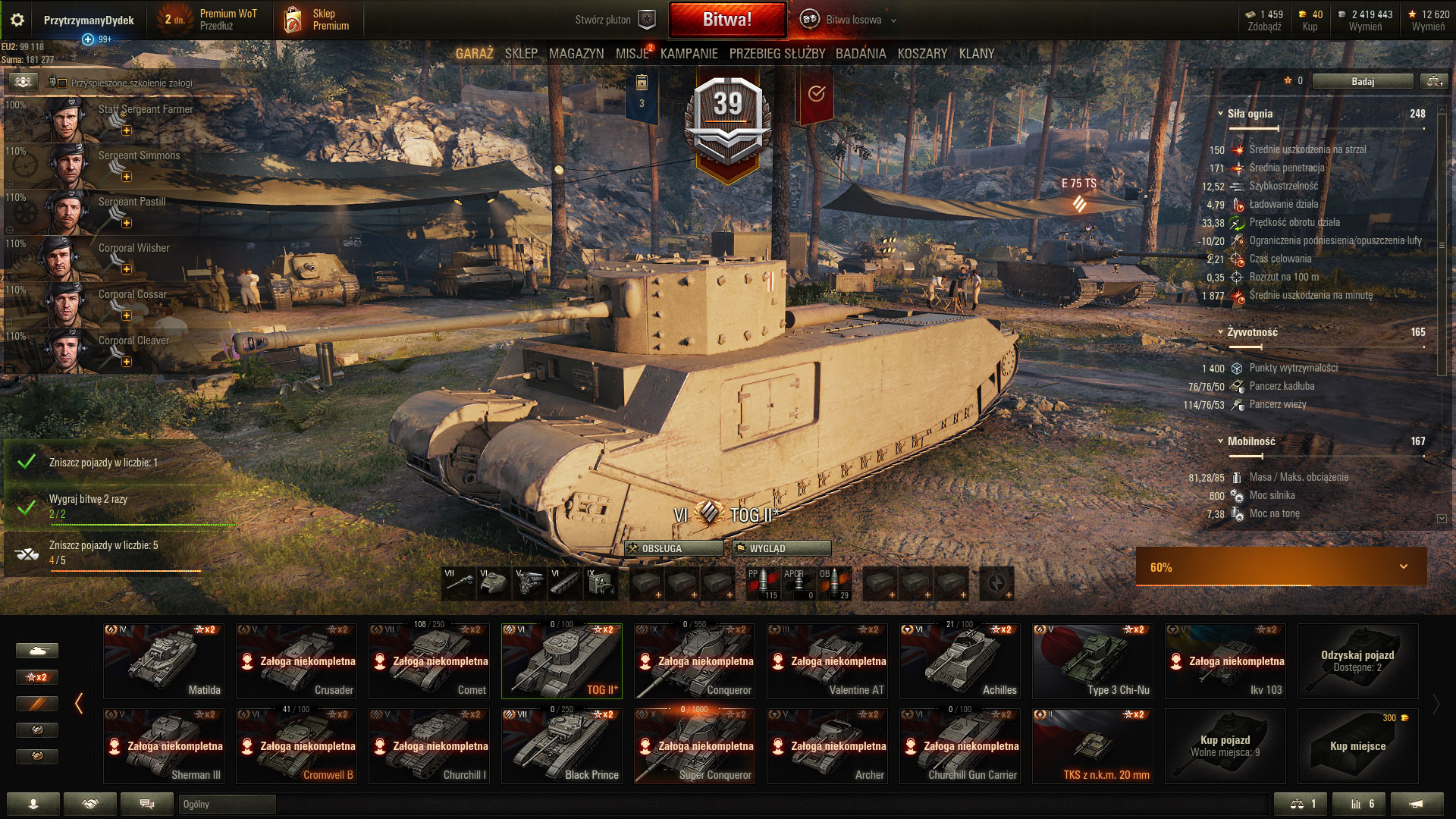Open the Klany tab
This screenshot has height=819, width=1456.
tap(976, 54)
